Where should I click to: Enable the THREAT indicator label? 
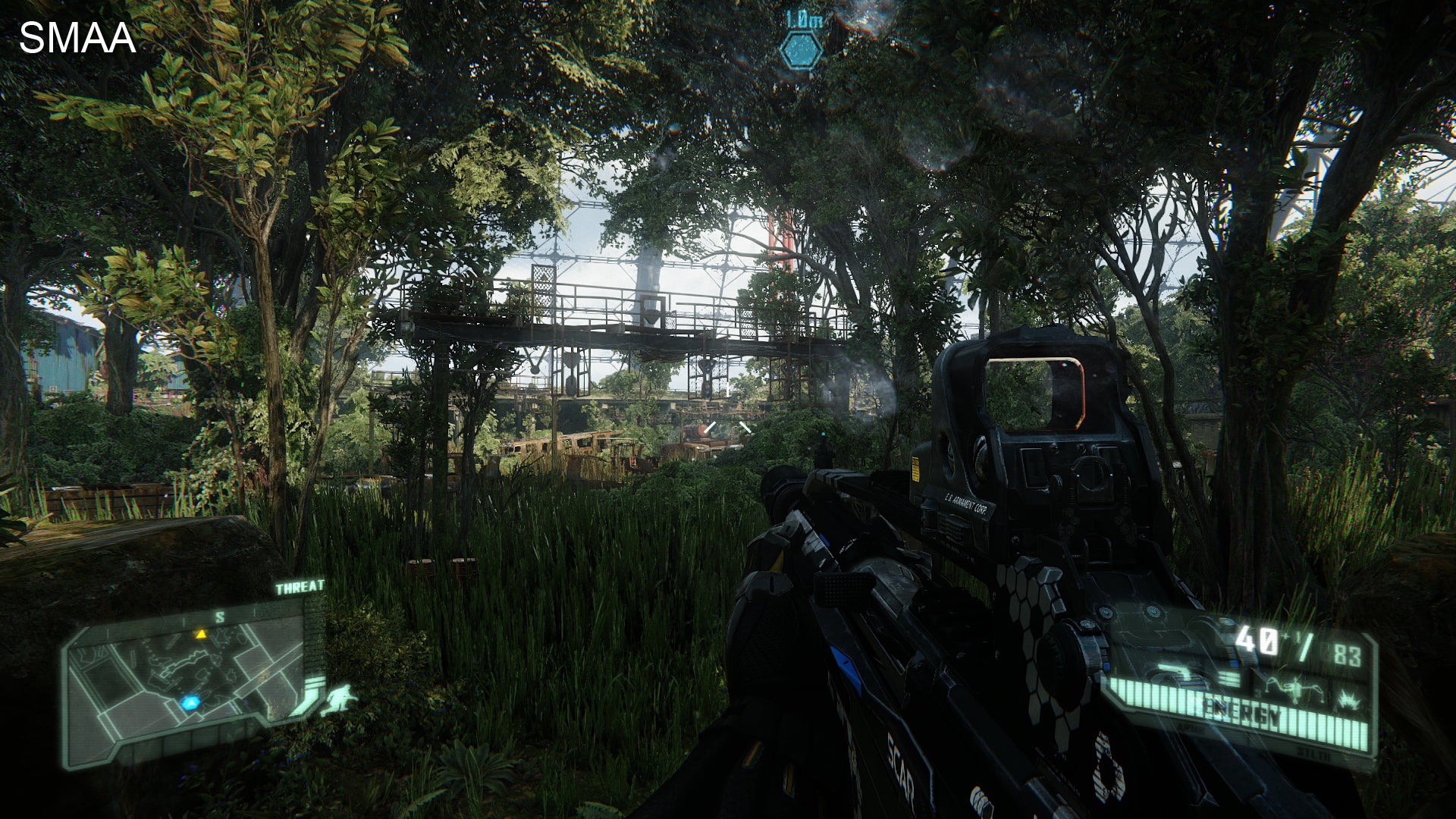pyautogui.click(x=300, y=586)
